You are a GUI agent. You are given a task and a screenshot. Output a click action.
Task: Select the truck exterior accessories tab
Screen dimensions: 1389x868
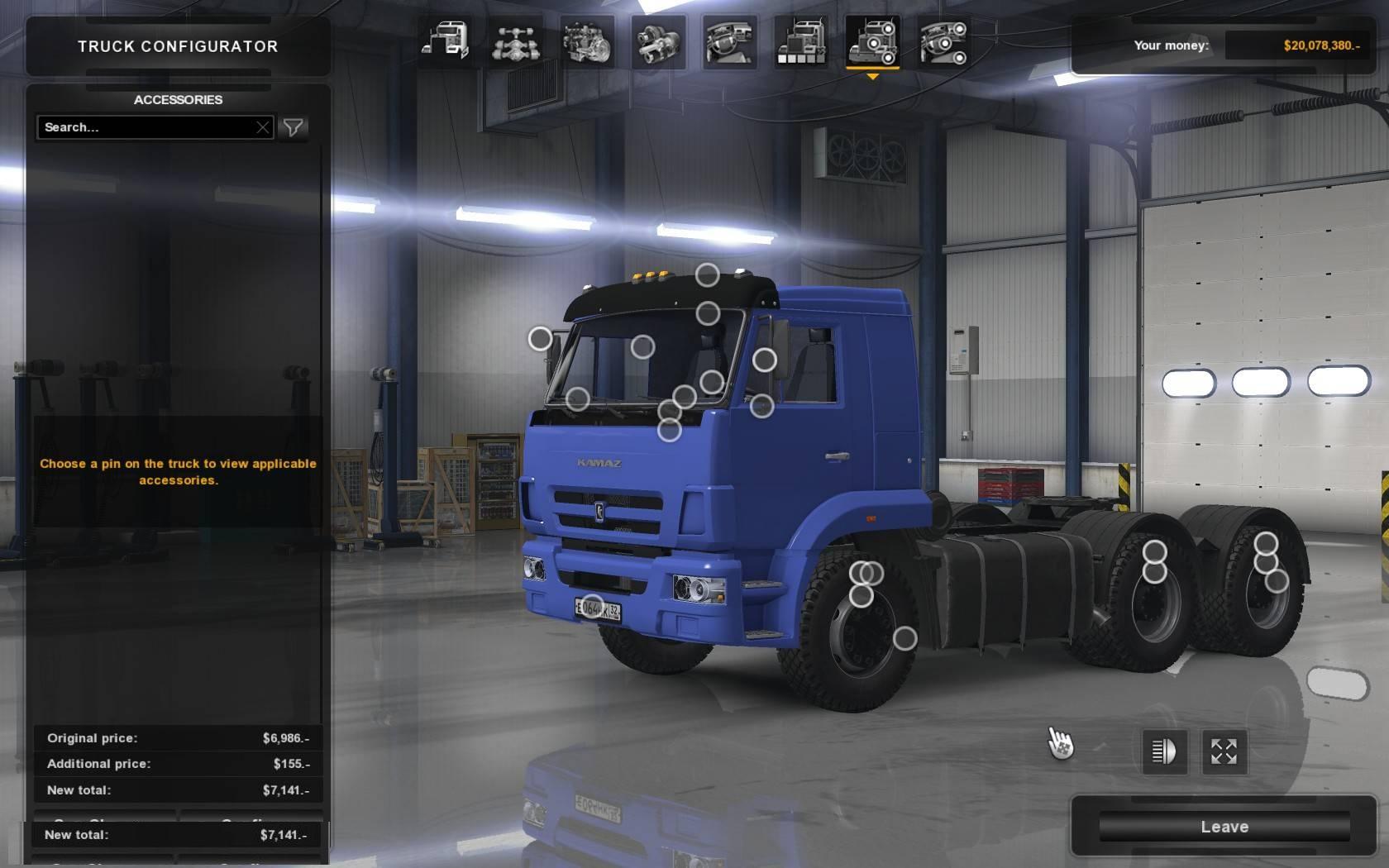[x=872, y=42]
